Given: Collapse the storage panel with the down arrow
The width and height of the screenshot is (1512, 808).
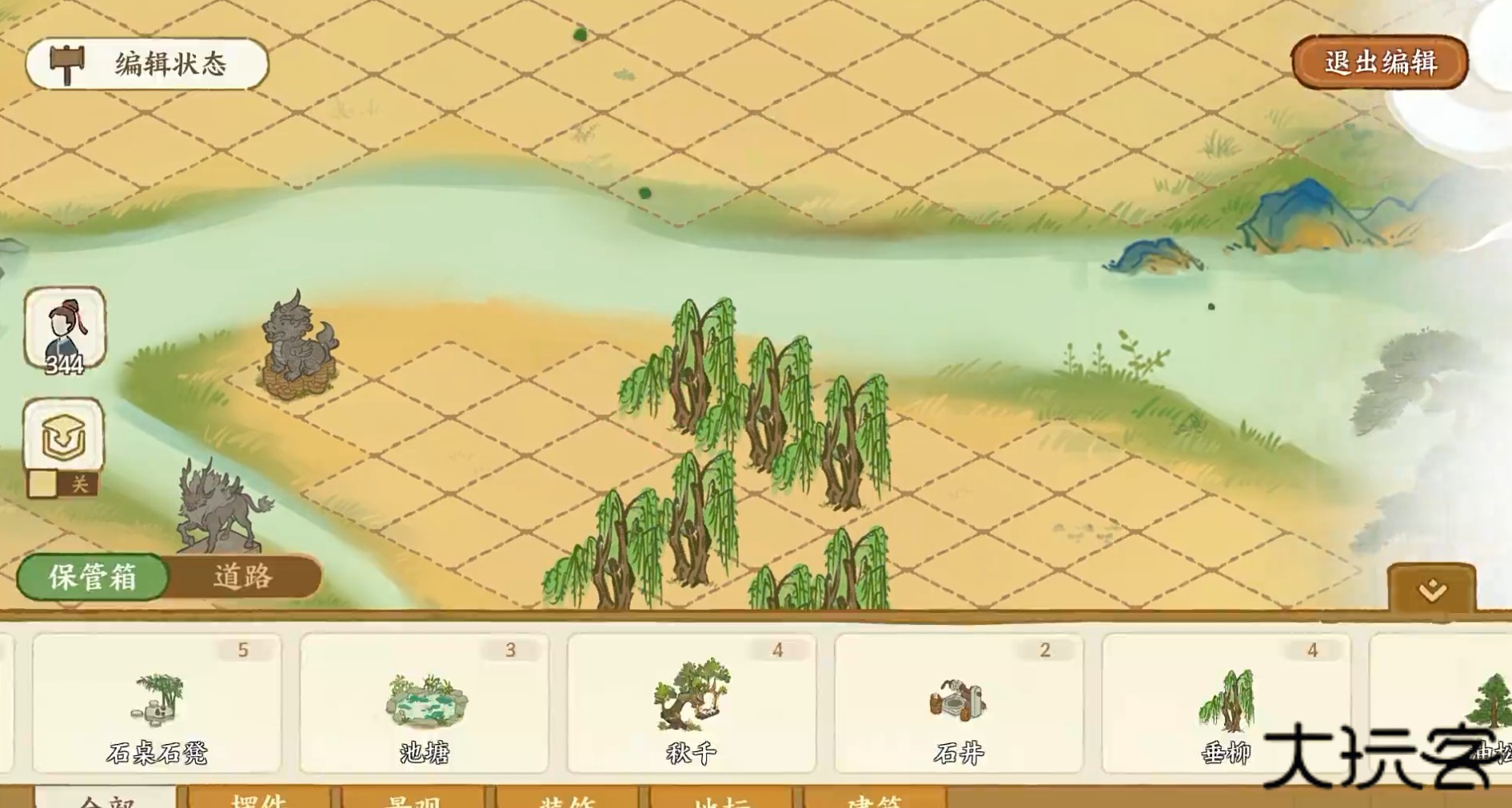Looking at the screenshot, I should pos(1432,590).
